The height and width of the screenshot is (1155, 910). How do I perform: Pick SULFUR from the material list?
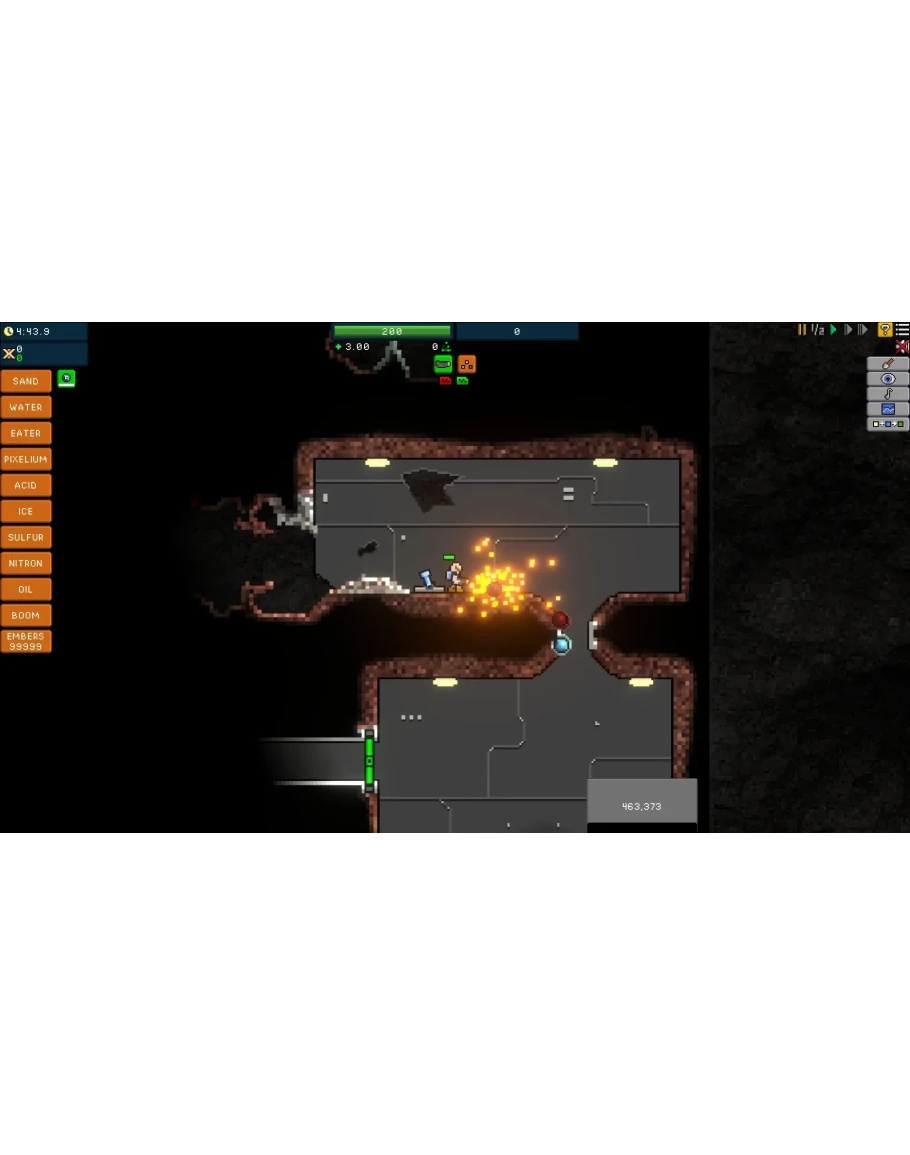[x=26, y=537]
